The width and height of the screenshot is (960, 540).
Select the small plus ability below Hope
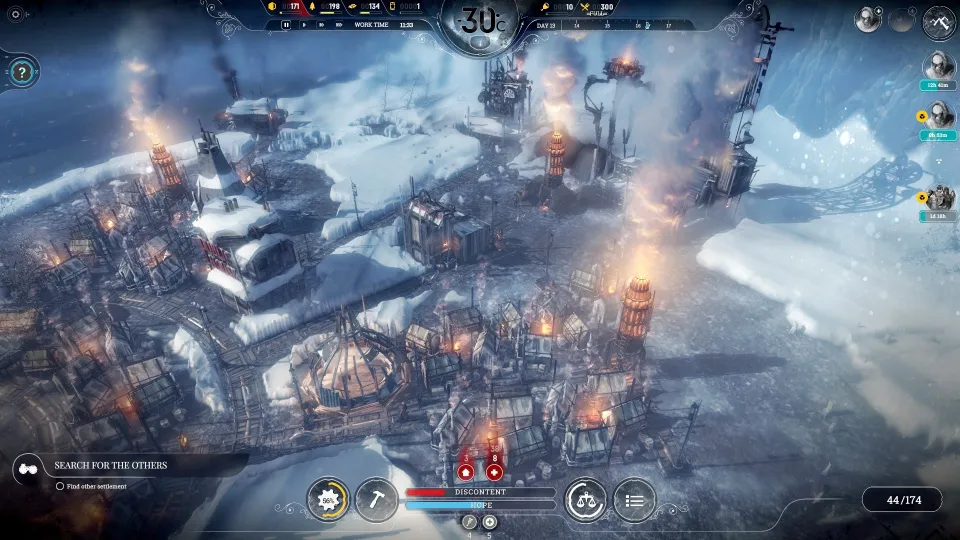tap(489, 522)
